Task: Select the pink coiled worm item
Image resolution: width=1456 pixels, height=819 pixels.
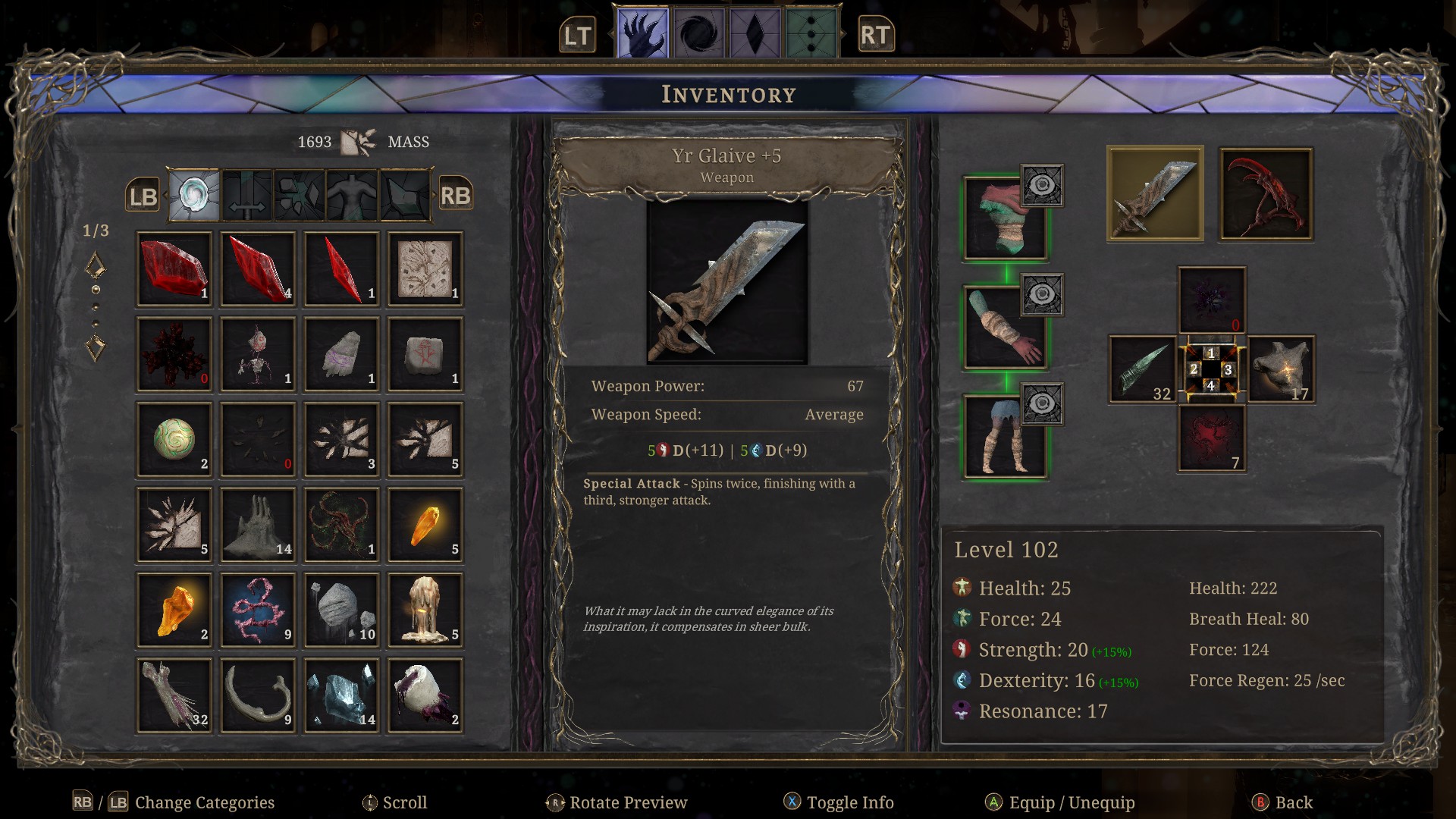Action: [258, 610]
